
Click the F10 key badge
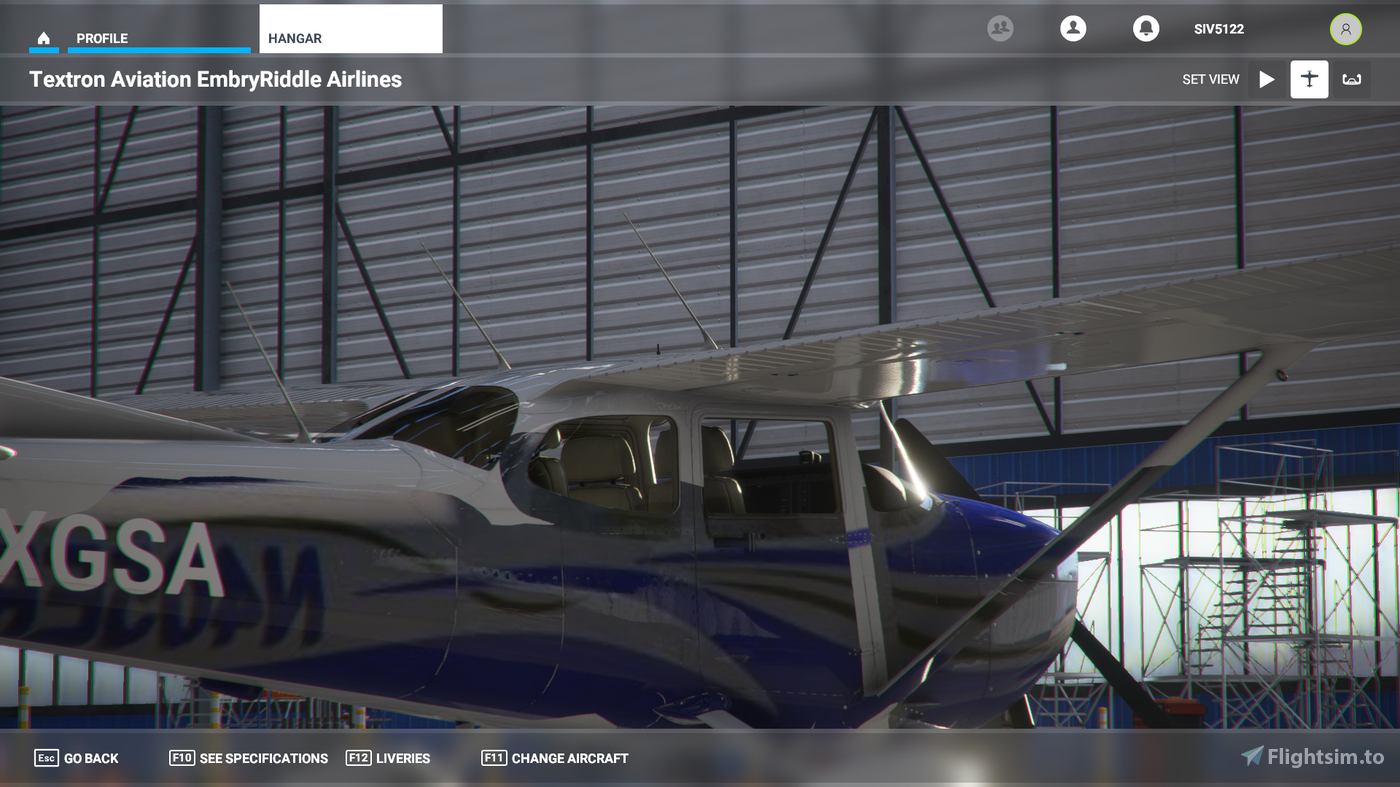pos(182,758)
